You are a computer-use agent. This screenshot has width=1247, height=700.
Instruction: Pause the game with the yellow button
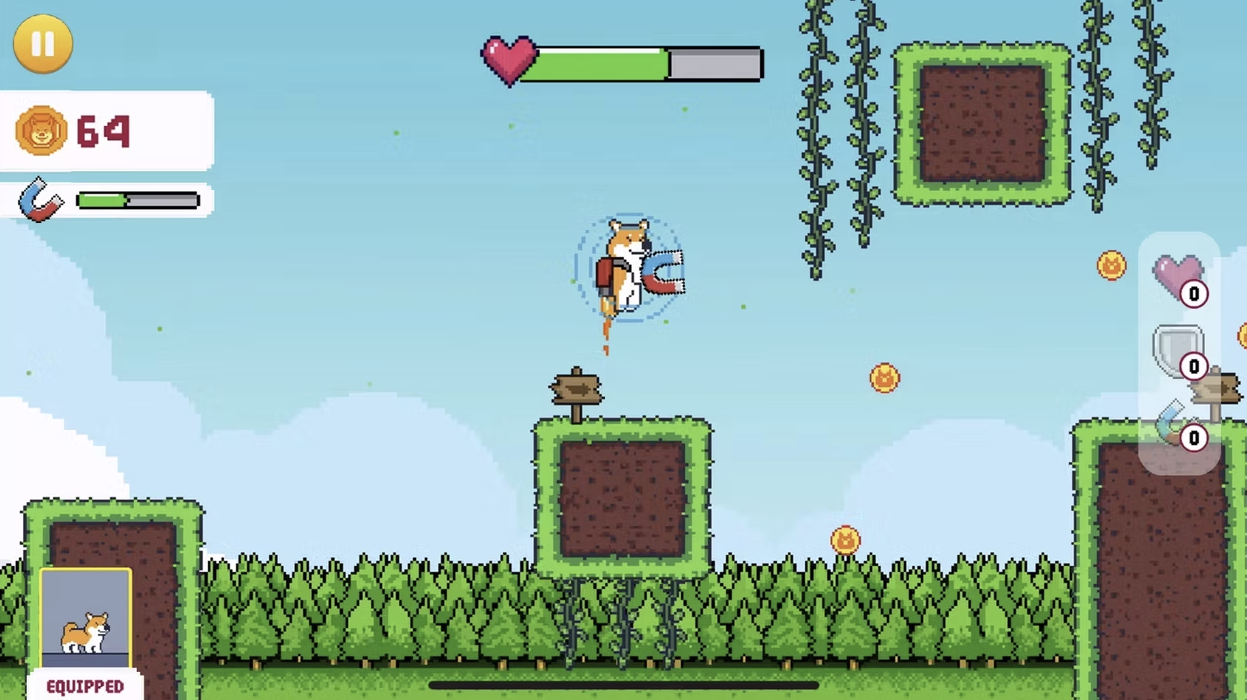42,44
